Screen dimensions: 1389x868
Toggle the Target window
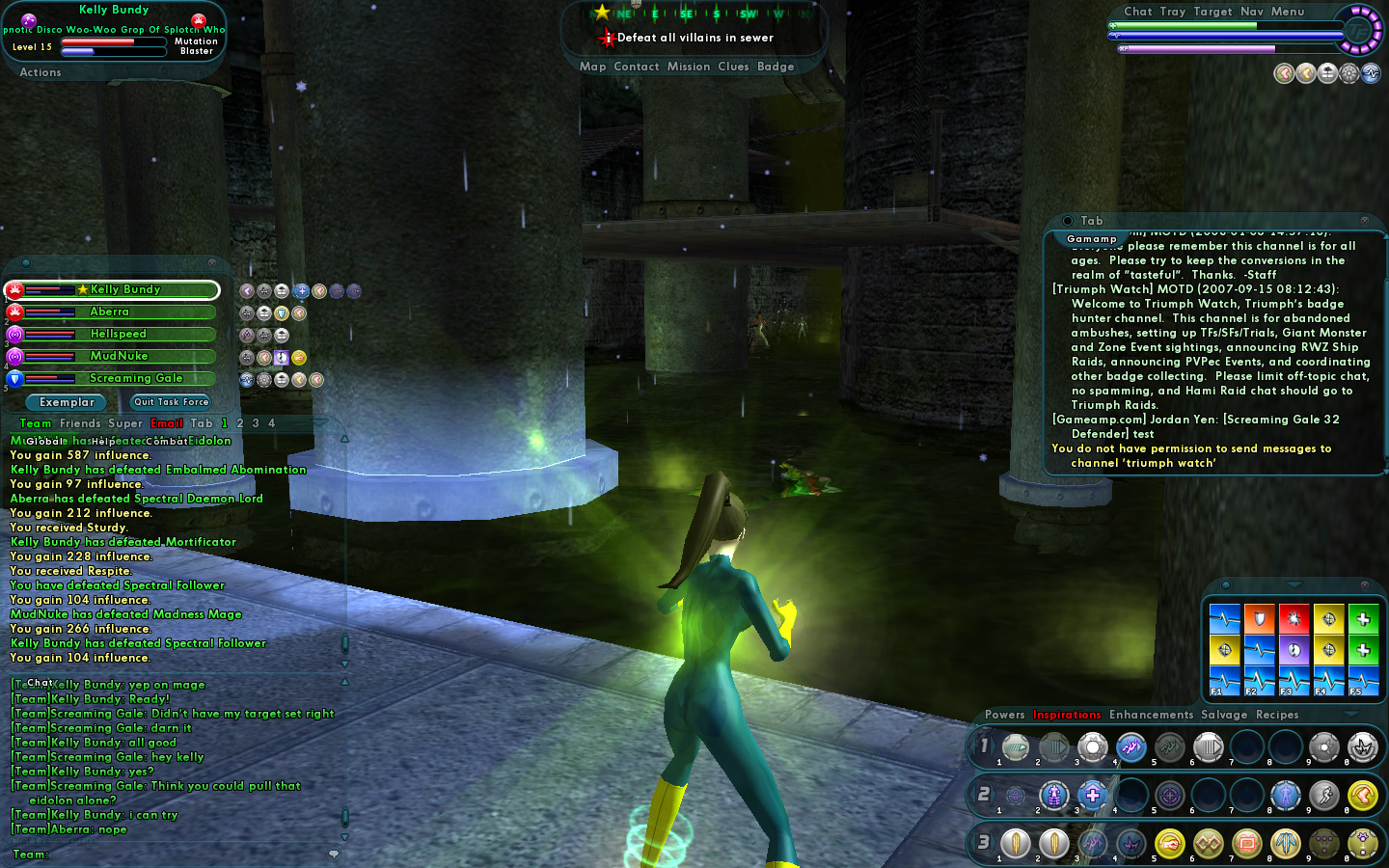click(x=1212, y=12)
